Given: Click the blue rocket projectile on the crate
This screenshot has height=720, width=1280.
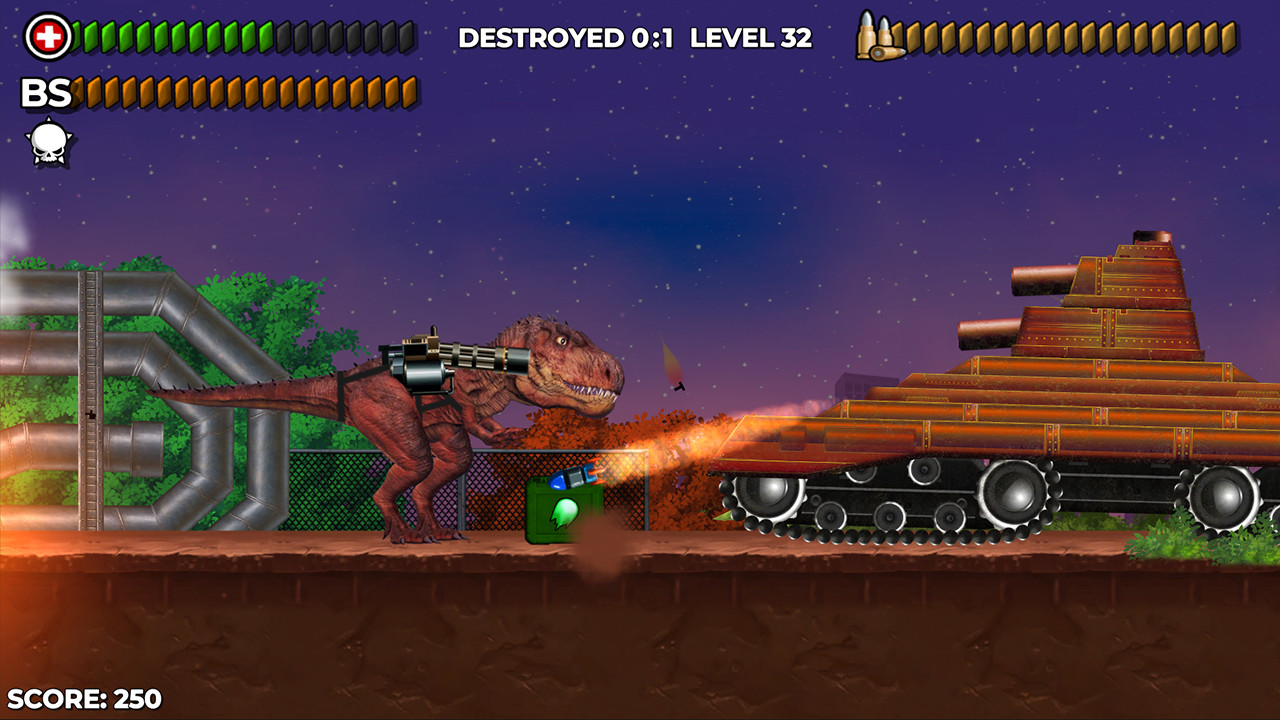Looking at the screenshot, I should (570, 478).
